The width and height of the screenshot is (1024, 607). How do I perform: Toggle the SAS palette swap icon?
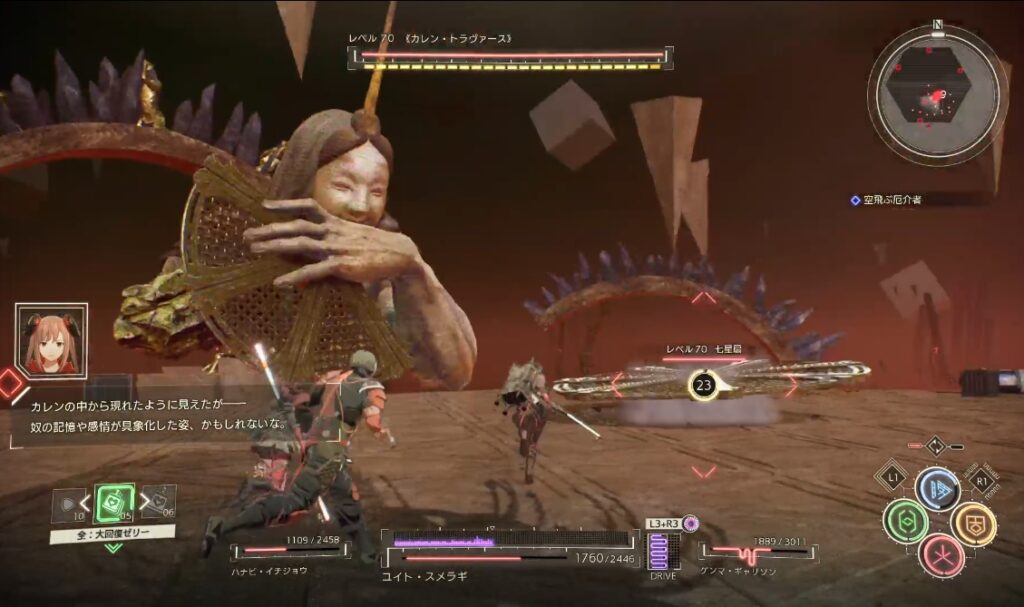click(936, 445)
